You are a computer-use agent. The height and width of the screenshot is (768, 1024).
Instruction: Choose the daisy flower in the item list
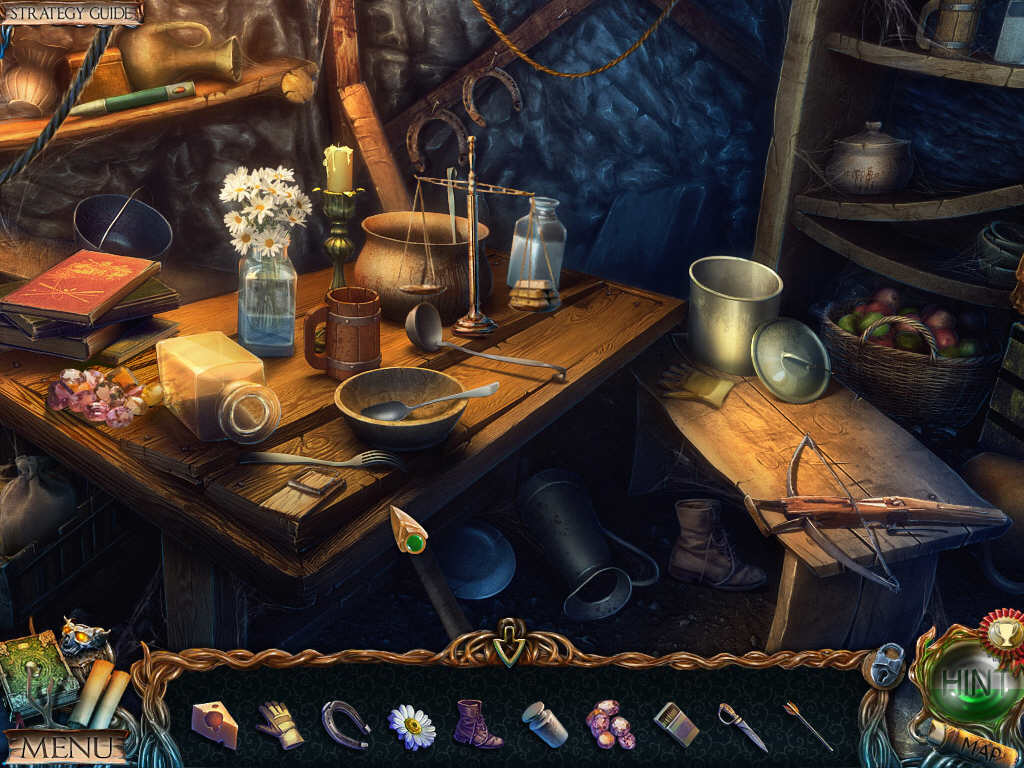tap(411, 726)
